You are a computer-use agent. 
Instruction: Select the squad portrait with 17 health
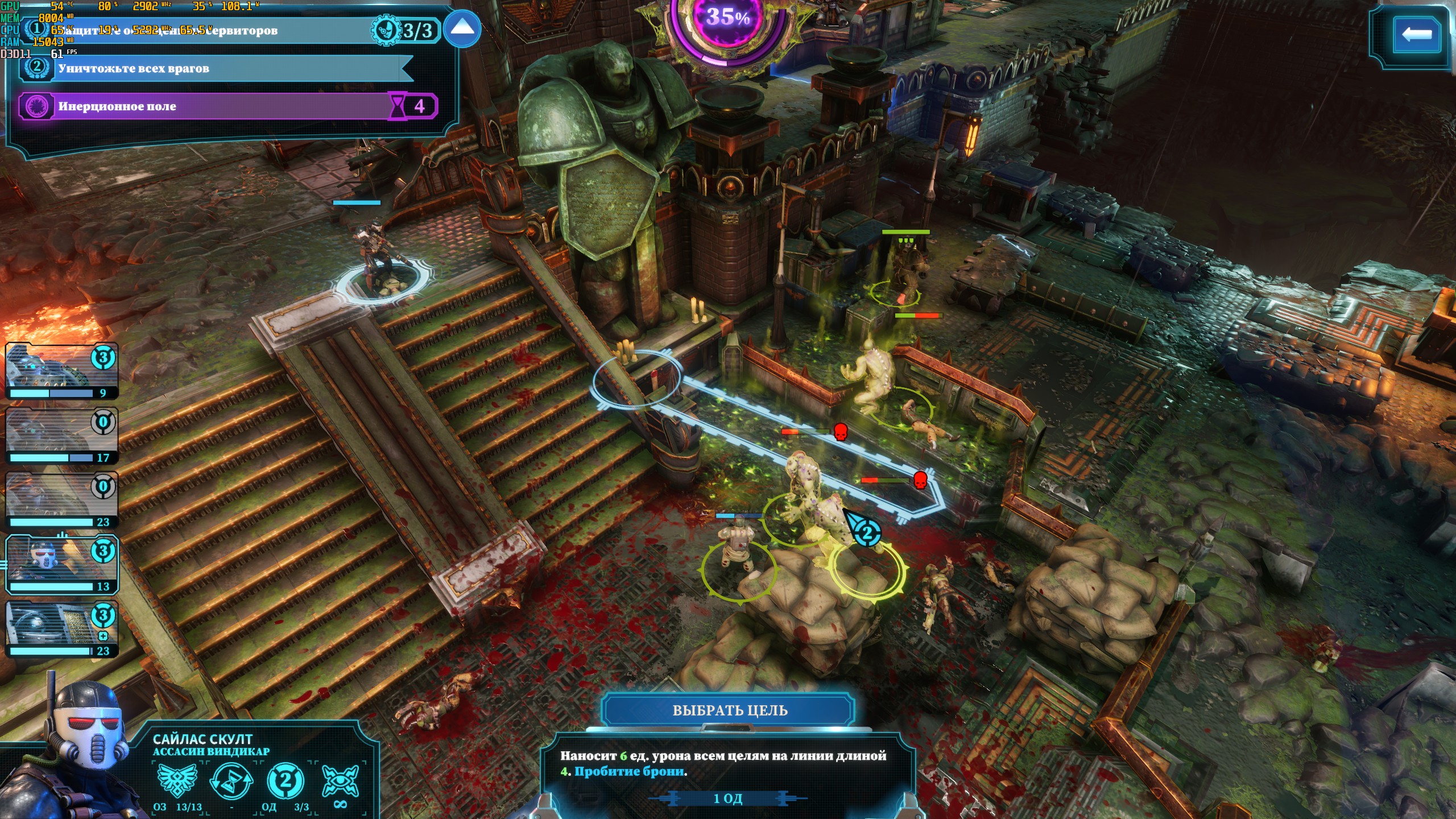coord(61,436)
